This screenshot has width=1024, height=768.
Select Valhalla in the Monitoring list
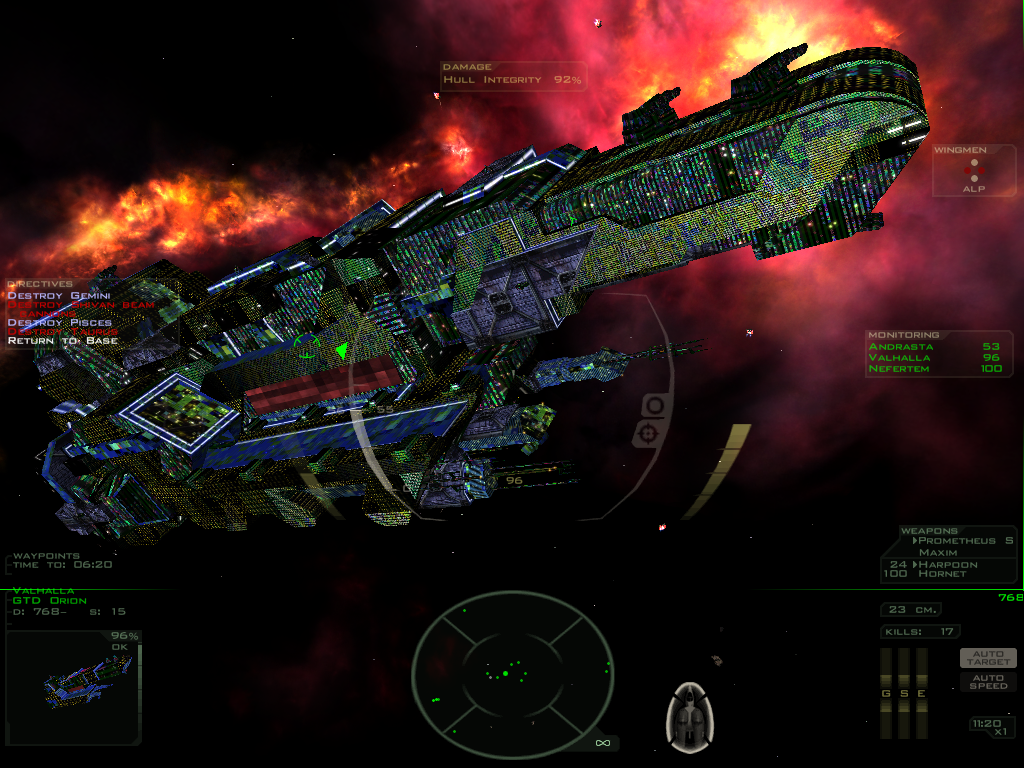click(x=900, y=358)
